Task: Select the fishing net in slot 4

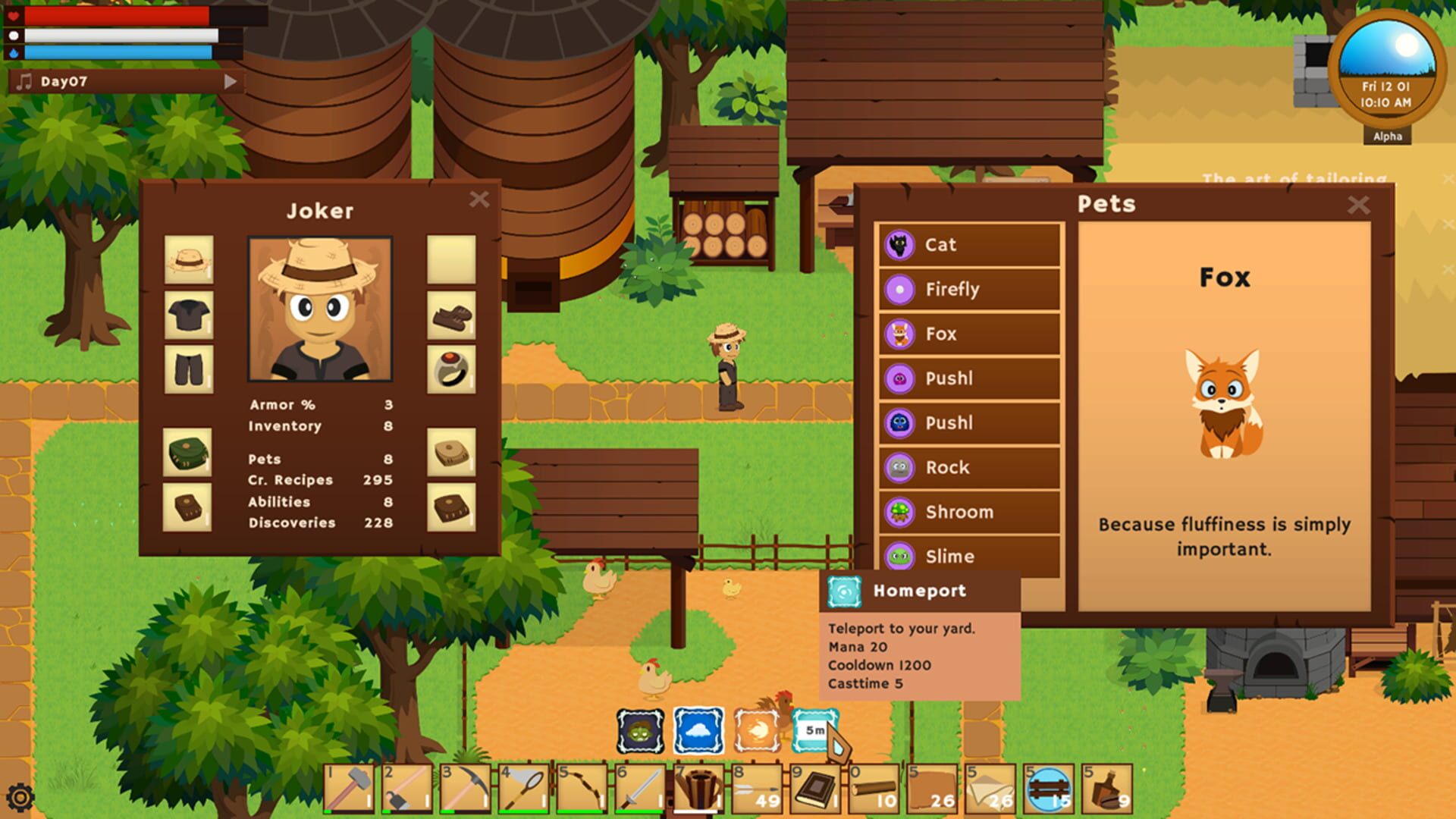Action: (x=523, y=789)
